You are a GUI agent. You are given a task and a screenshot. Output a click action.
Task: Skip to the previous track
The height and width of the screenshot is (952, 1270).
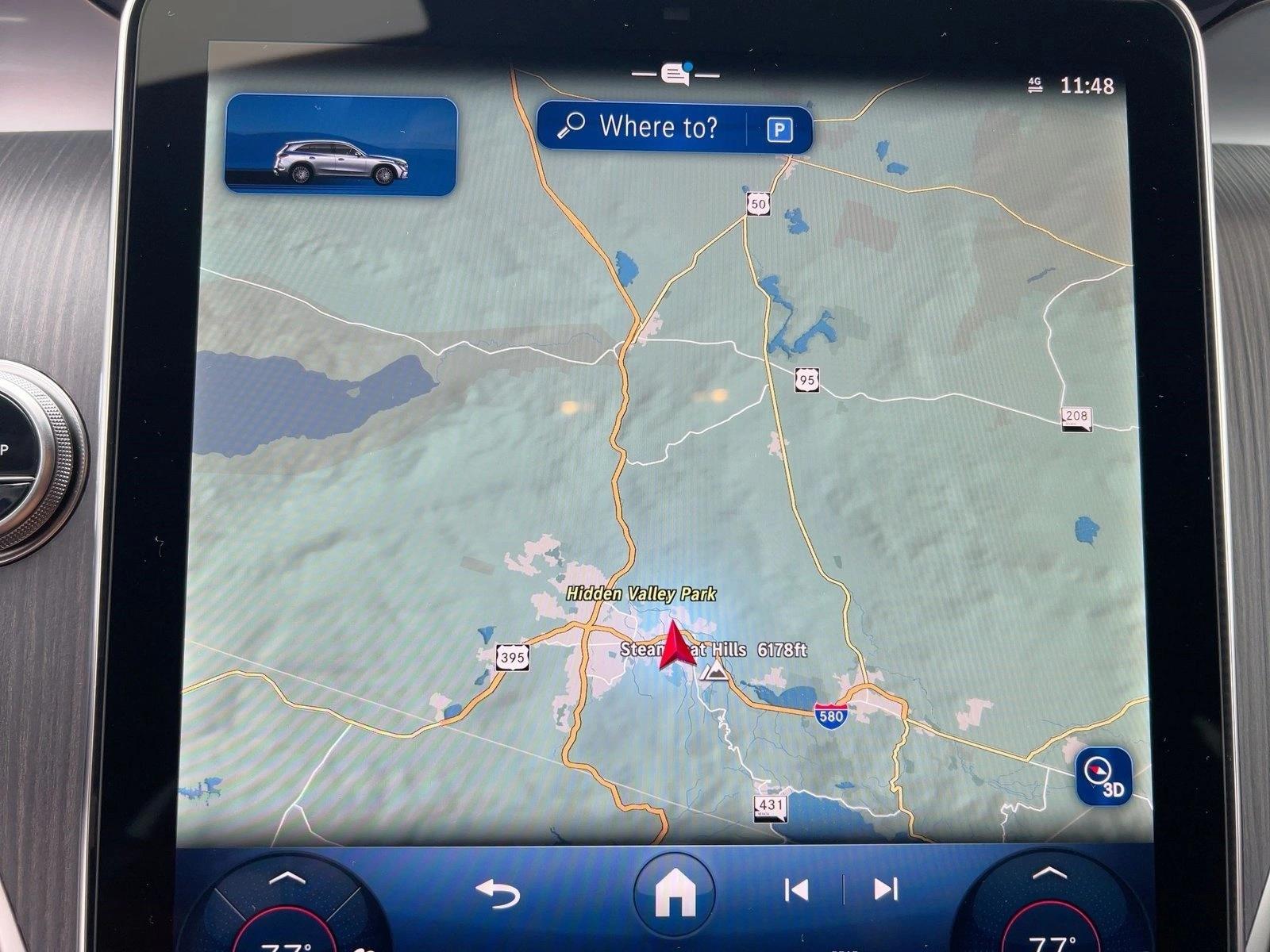coord(796,890)
